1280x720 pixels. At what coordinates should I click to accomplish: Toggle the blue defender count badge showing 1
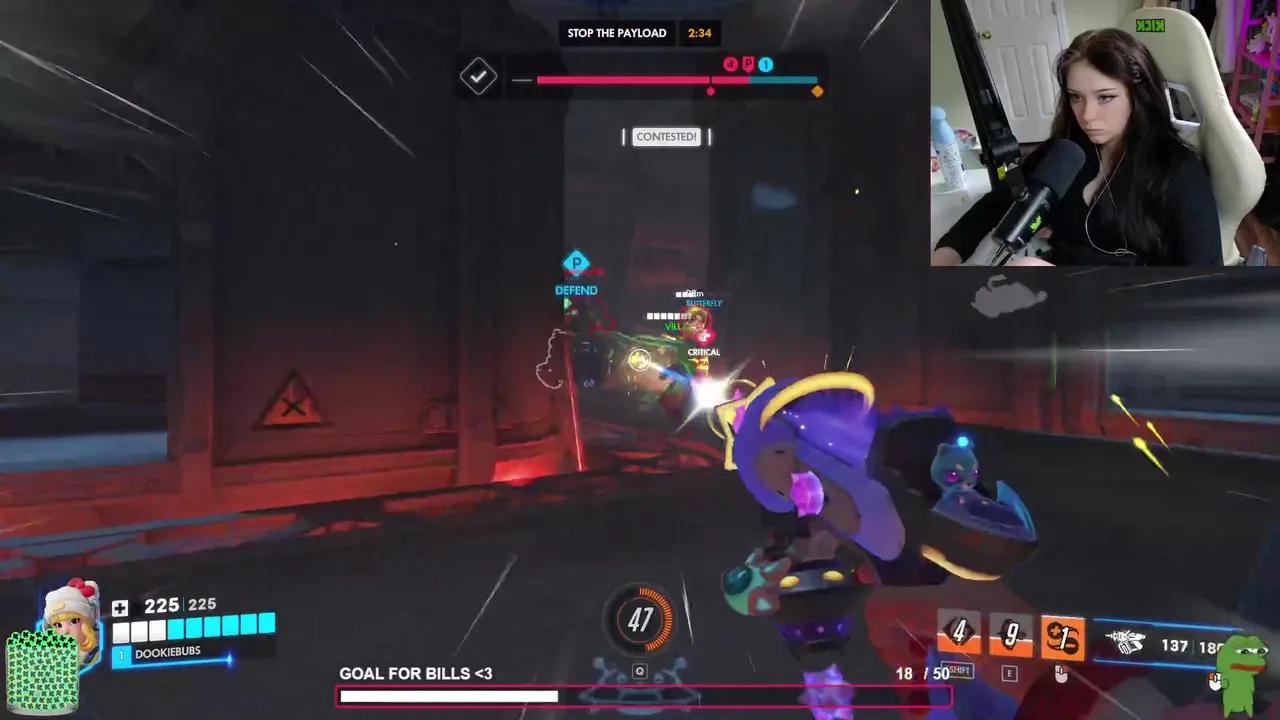coord(765,64)
